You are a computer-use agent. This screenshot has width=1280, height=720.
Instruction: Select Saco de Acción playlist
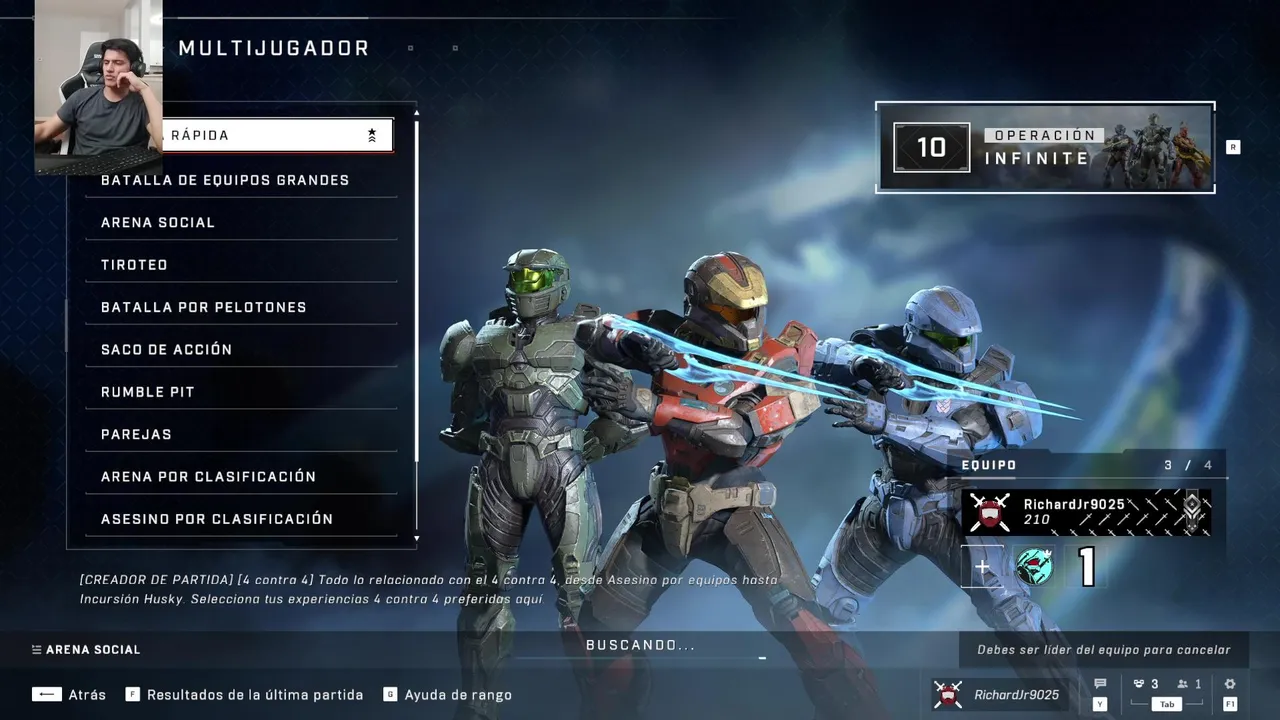click(240, 349)
